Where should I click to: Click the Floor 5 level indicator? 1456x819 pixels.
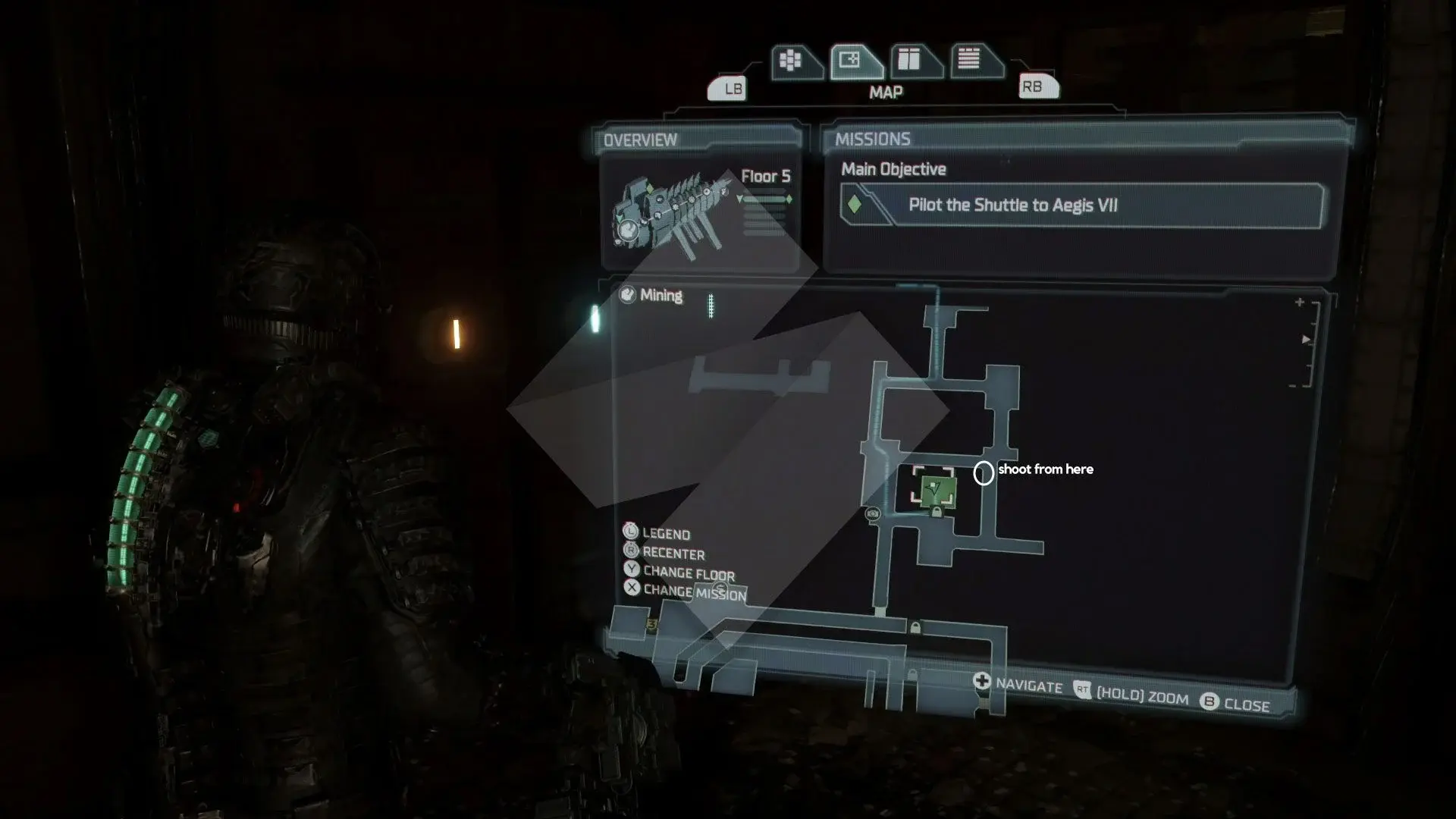pyautogui.click(x=765, y=177)
